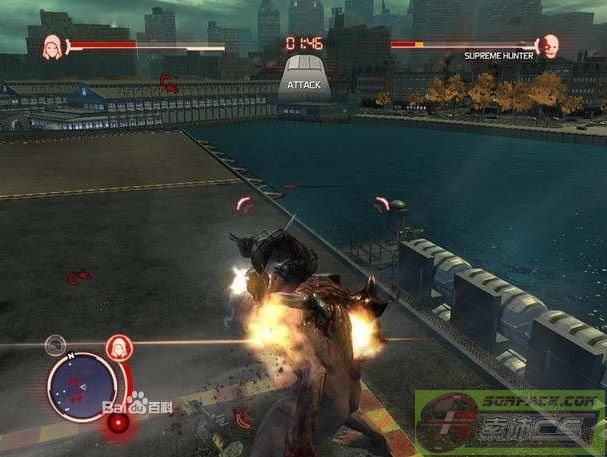
Task: Open the Baidu Baike watermark logo
Action: 150,404
